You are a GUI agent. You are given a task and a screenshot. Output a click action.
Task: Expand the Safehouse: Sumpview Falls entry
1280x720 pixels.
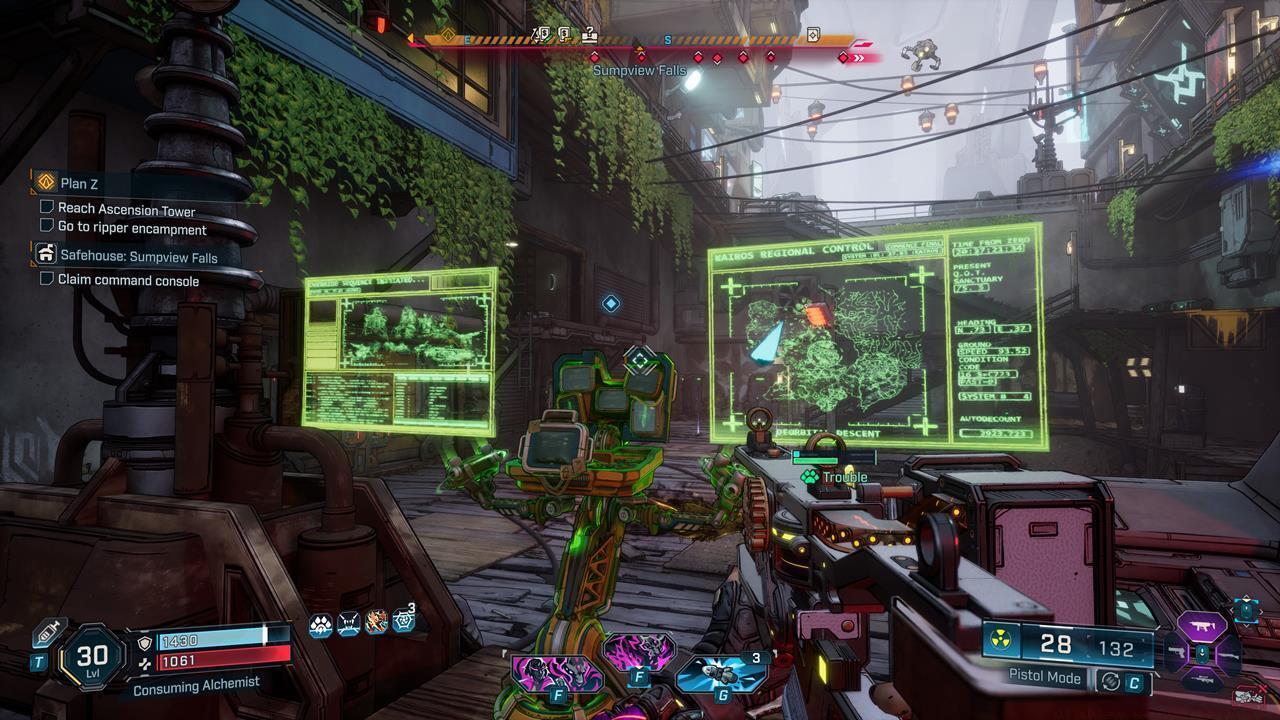click(x=45, y=254)
